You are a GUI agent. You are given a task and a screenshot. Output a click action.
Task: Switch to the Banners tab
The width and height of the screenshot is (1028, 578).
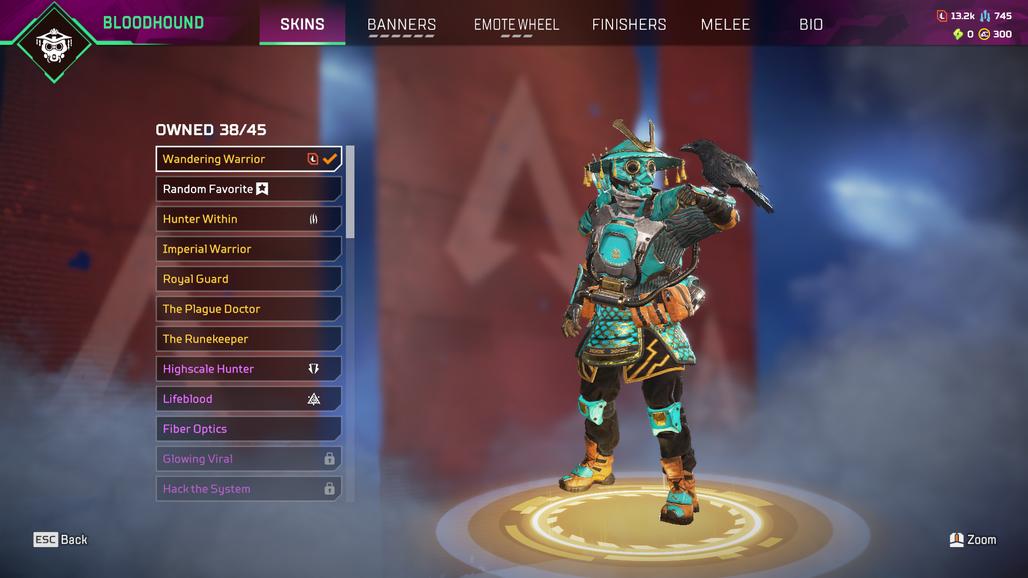click(401, 24)
